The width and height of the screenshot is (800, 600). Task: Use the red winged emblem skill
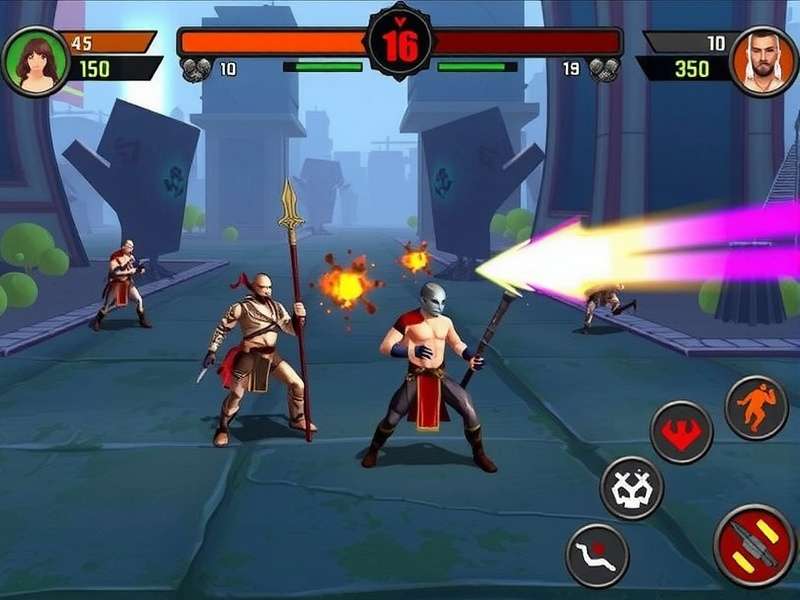pyautogui.click(x=681, y=432)
